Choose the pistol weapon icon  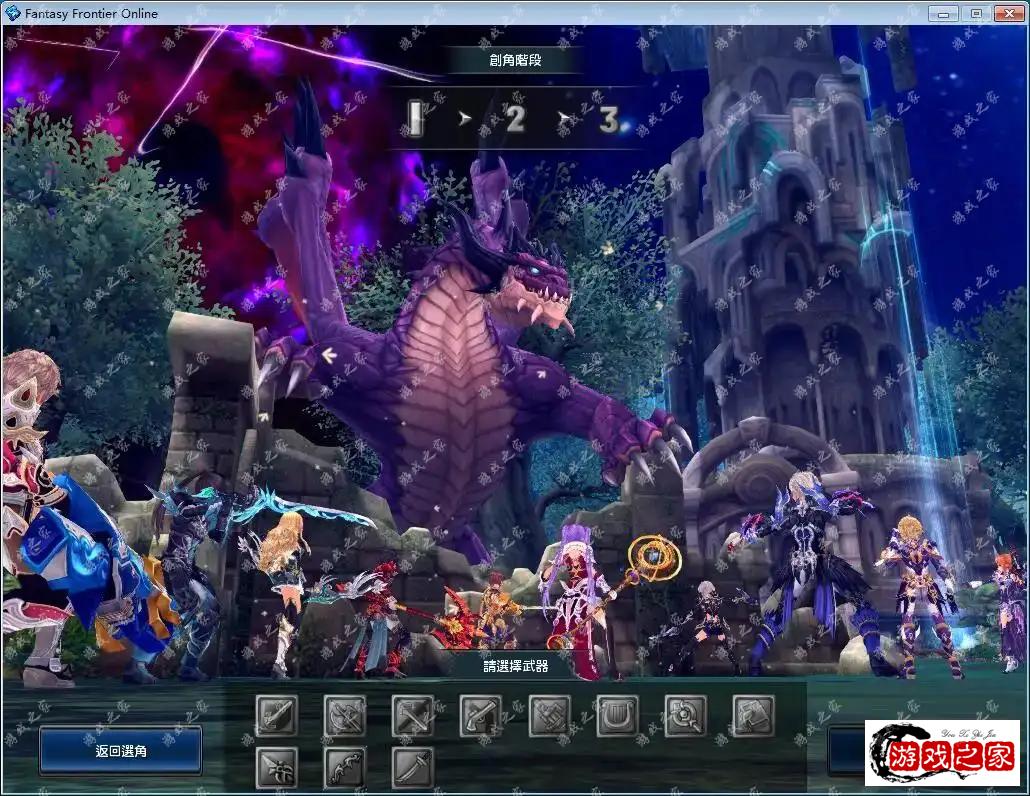(x=480, y=716)
